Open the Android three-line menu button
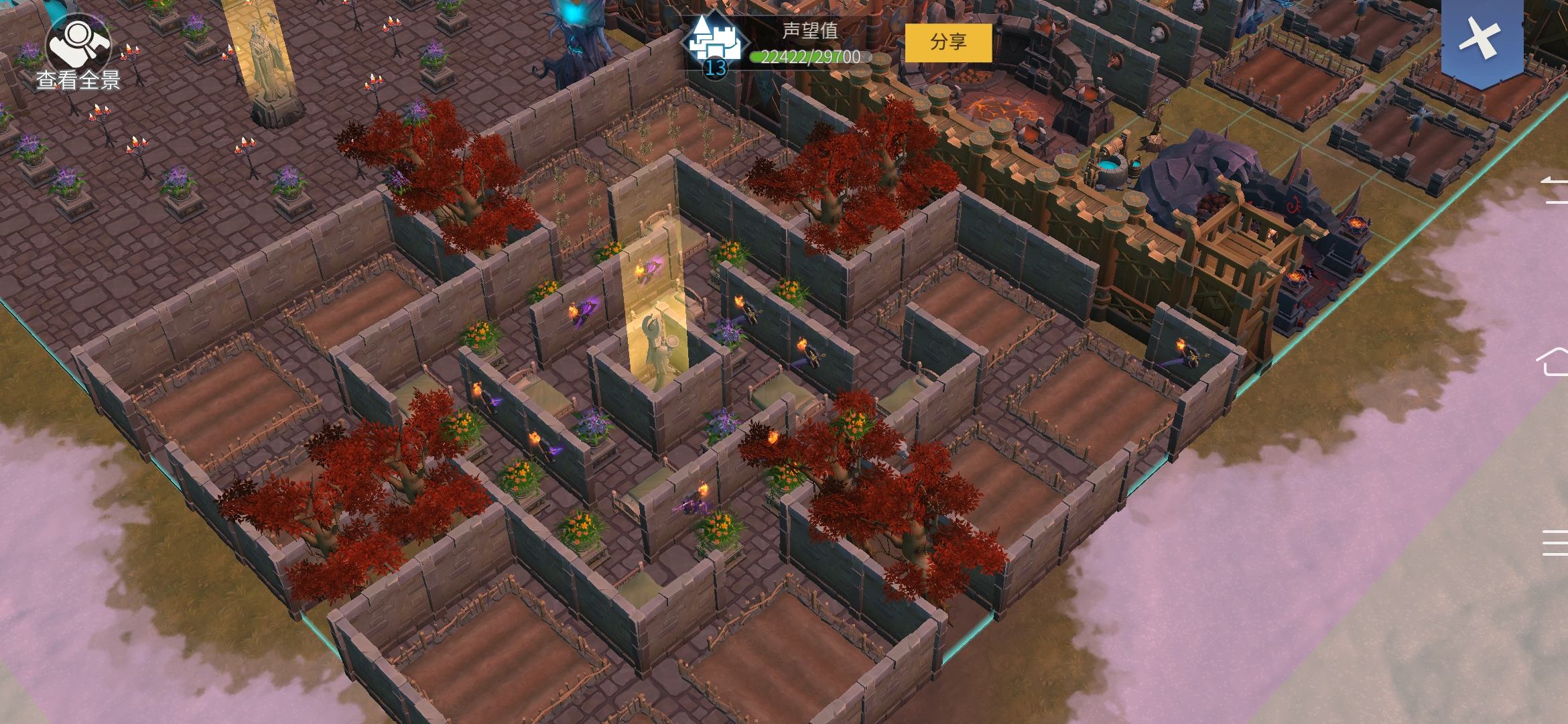Image resolution: width=1568 pixels, height=724 pixels. click(x=1555, y=542)
